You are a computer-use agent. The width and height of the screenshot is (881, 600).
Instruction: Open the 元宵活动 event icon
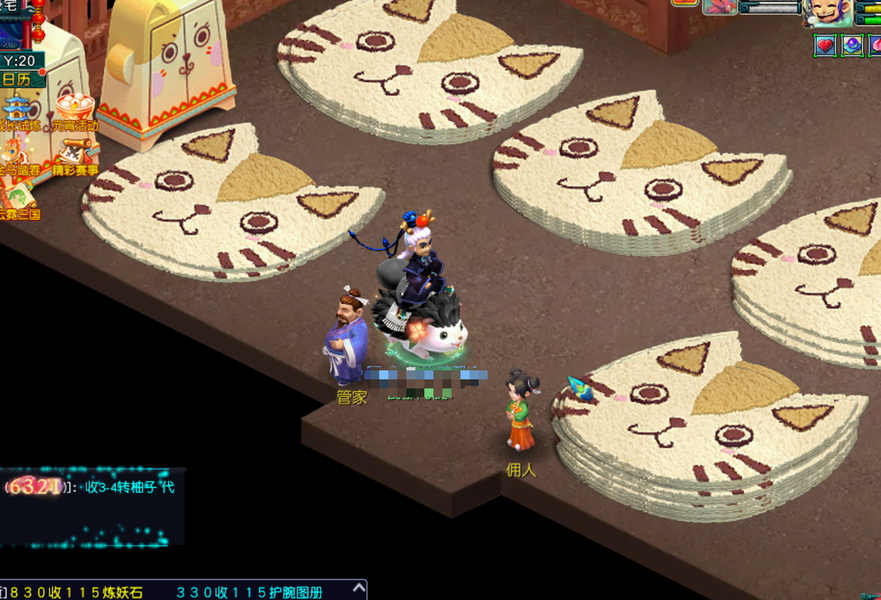pyautogui.click(x=75, y=112)
